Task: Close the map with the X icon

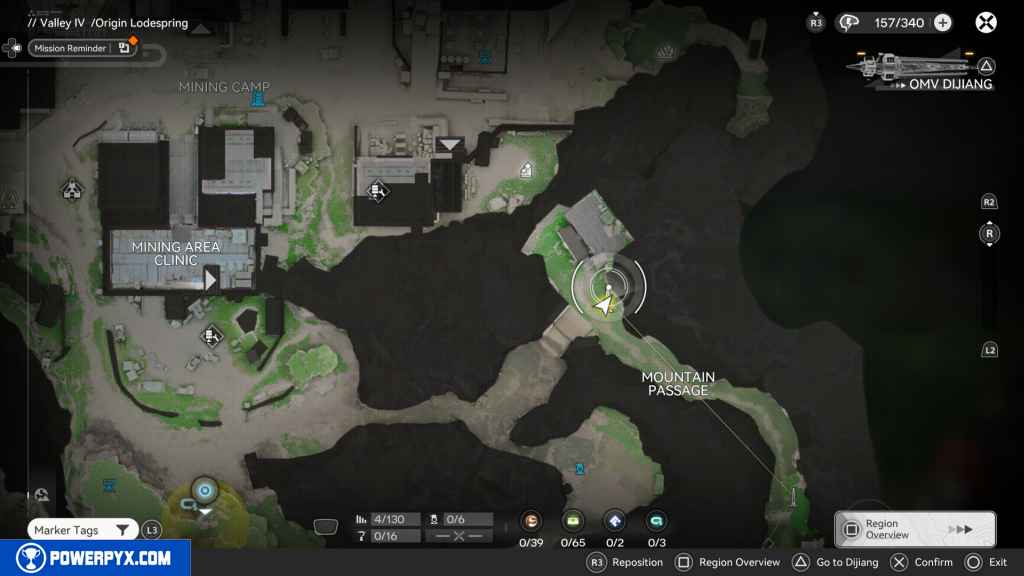Action: coord(986,22)
